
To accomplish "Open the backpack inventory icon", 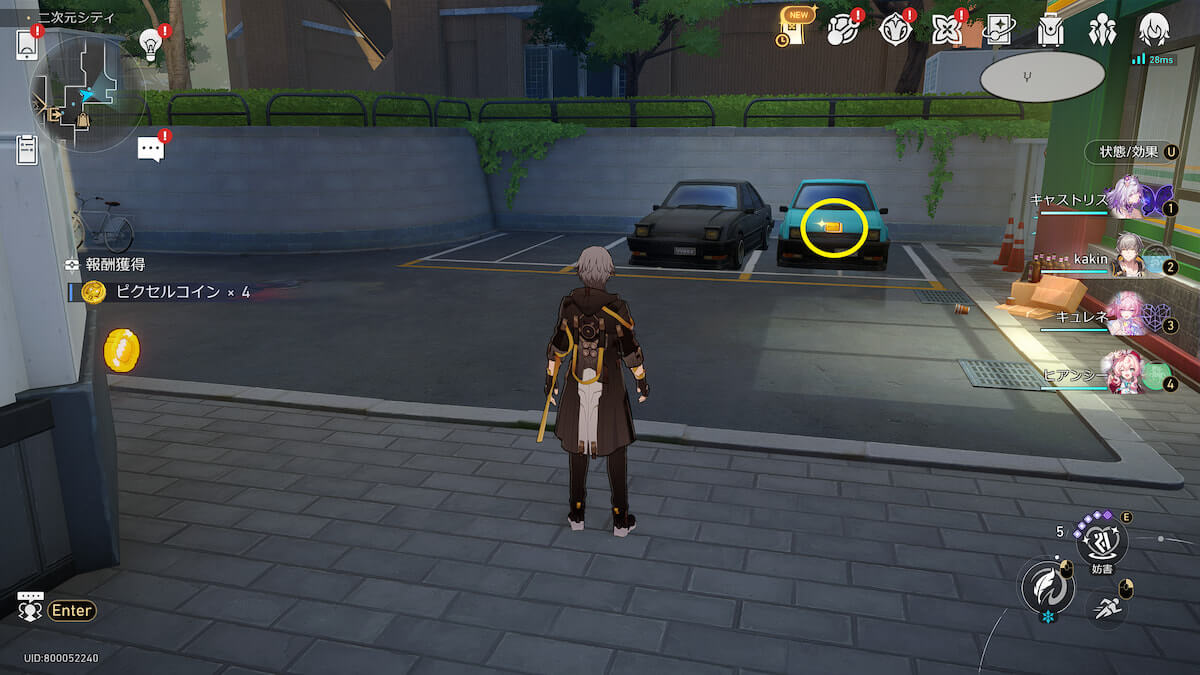I will [x=1050, y=30].
